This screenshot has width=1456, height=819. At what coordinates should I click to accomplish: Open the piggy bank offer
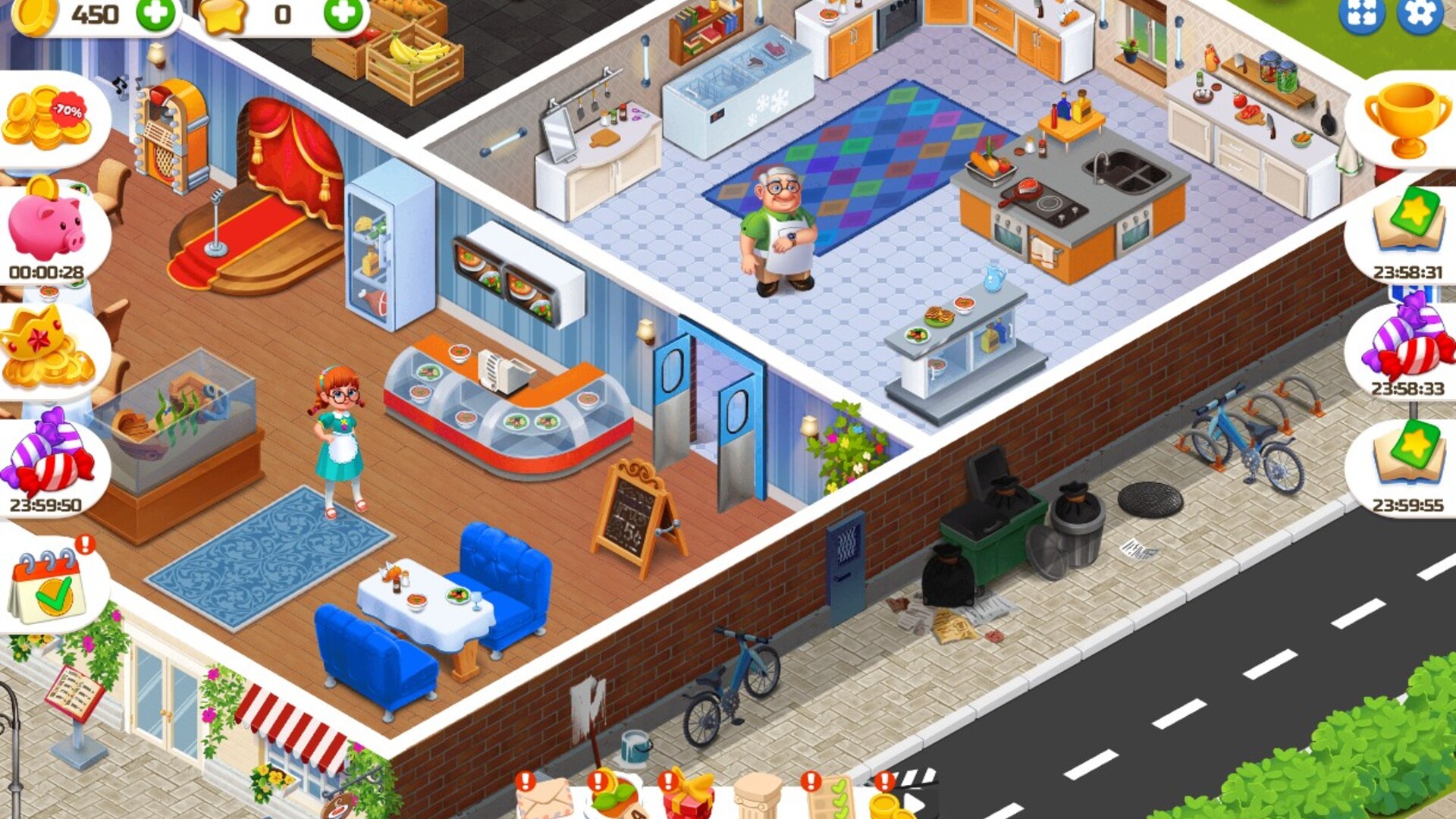[x=47, y=227]
